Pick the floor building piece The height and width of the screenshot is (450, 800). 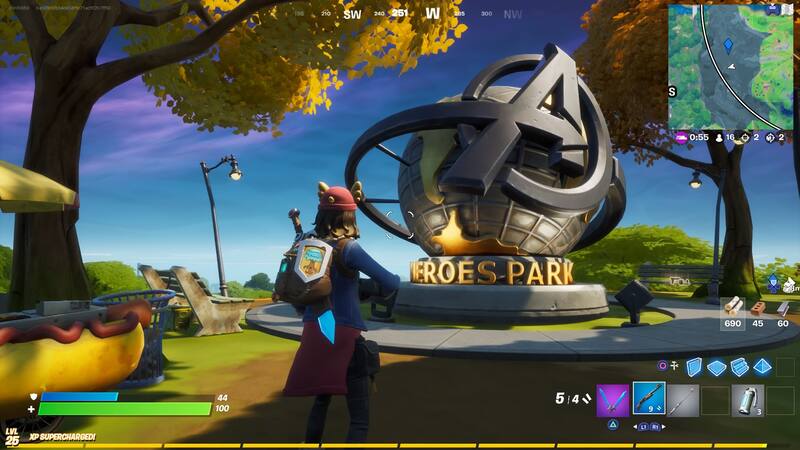click(716, 367)
